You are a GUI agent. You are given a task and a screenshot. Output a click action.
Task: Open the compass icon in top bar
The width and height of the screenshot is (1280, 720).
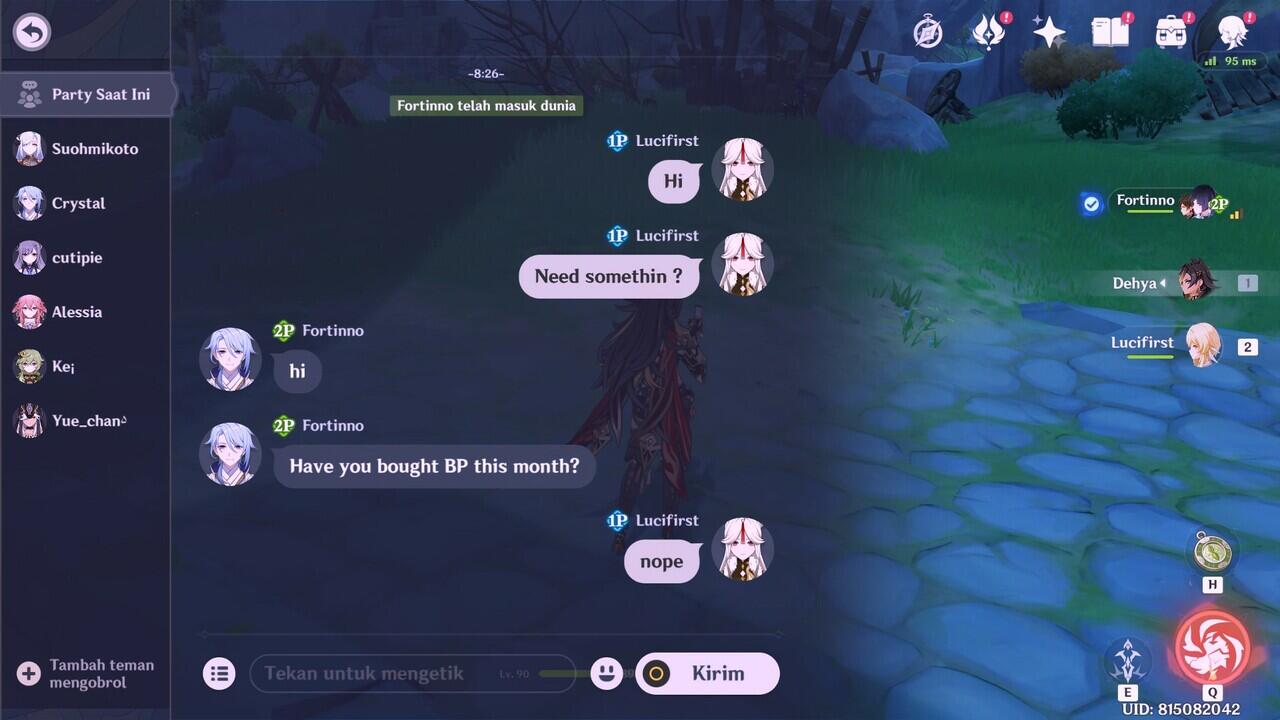pos(928,33)
